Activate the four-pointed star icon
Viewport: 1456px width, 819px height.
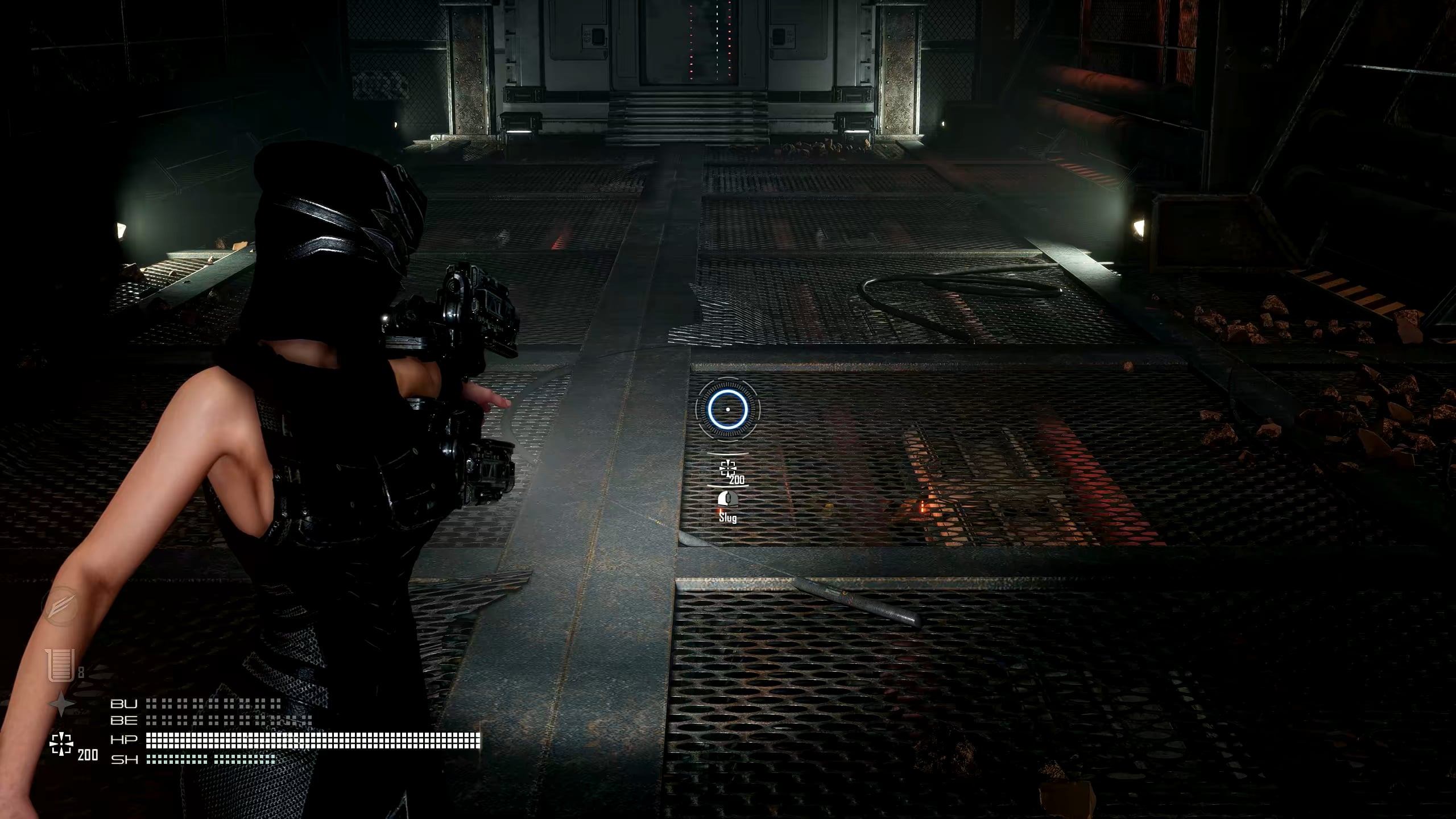click(61, 705)
